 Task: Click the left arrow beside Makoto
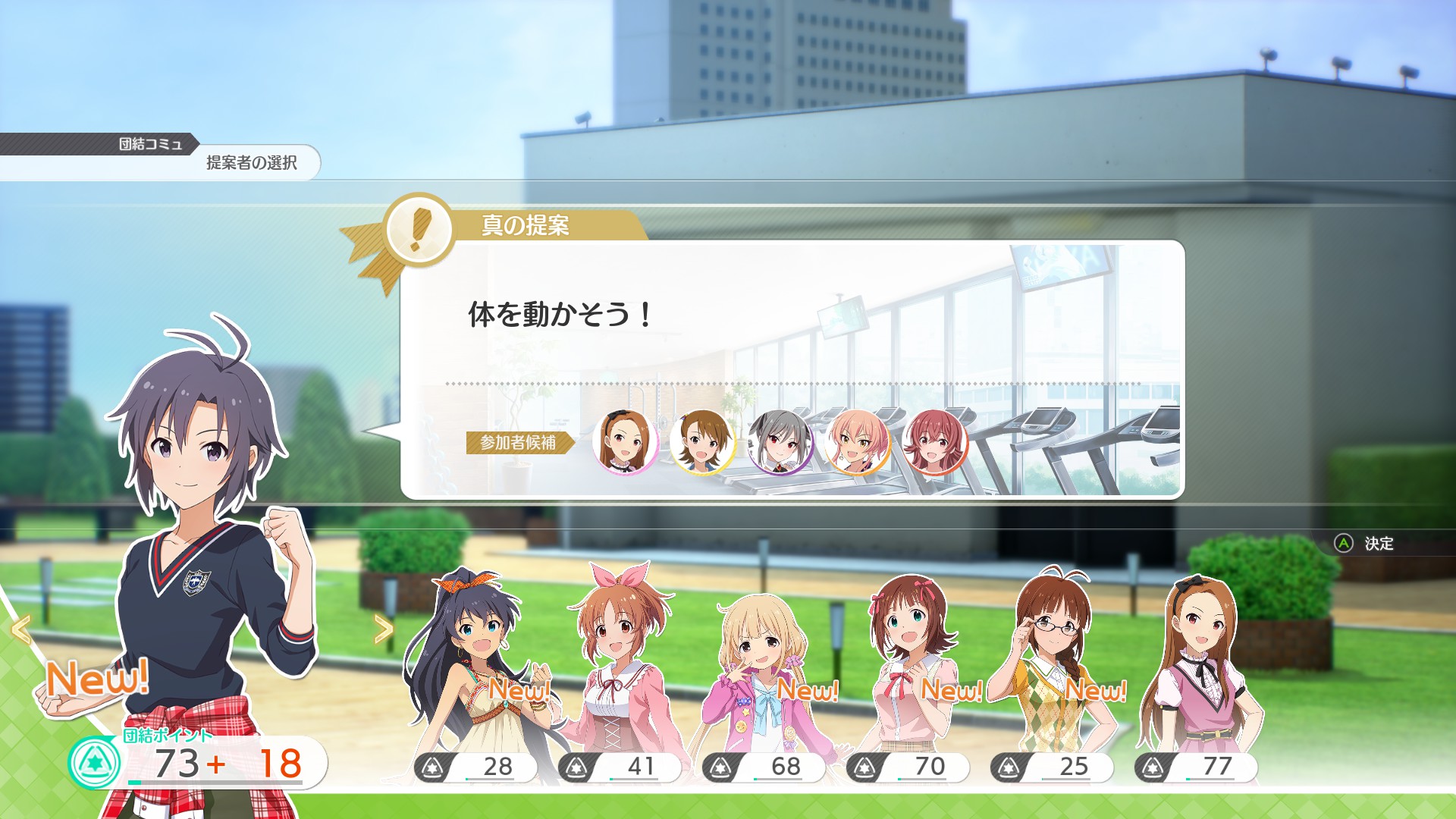20,629
